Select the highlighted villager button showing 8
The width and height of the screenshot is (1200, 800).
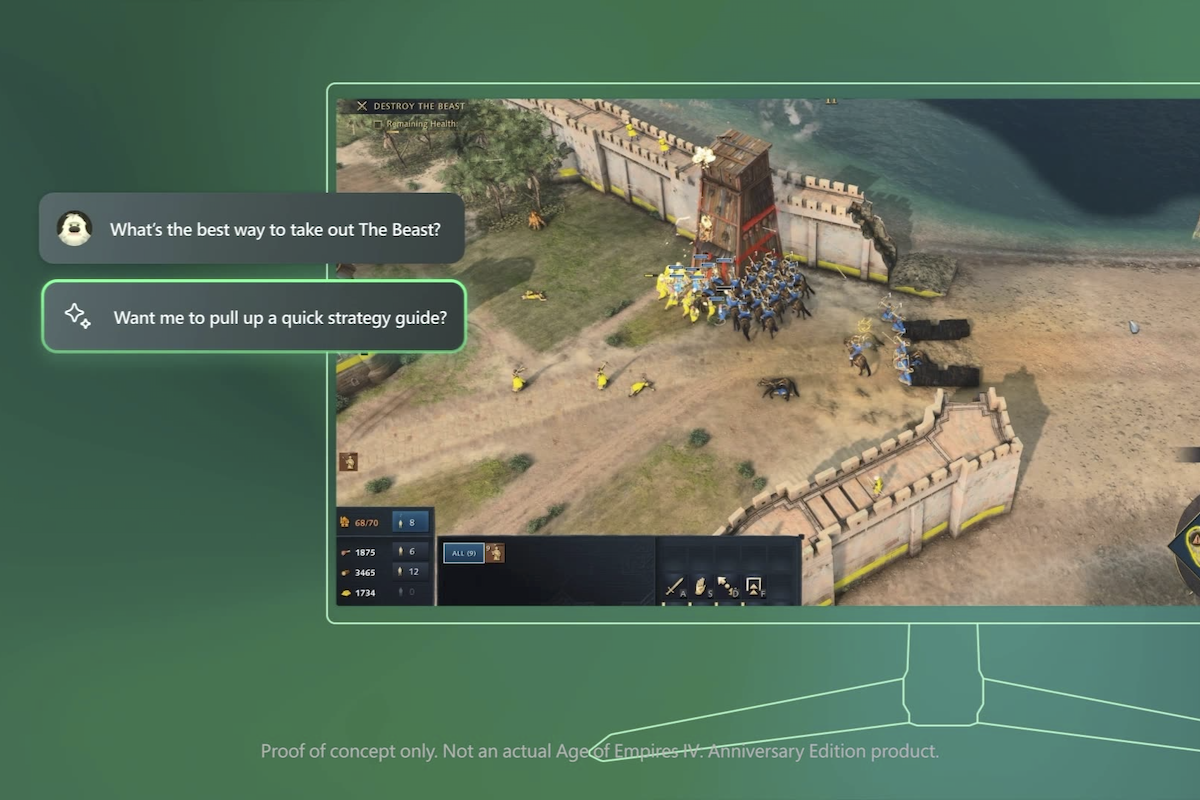410,522
